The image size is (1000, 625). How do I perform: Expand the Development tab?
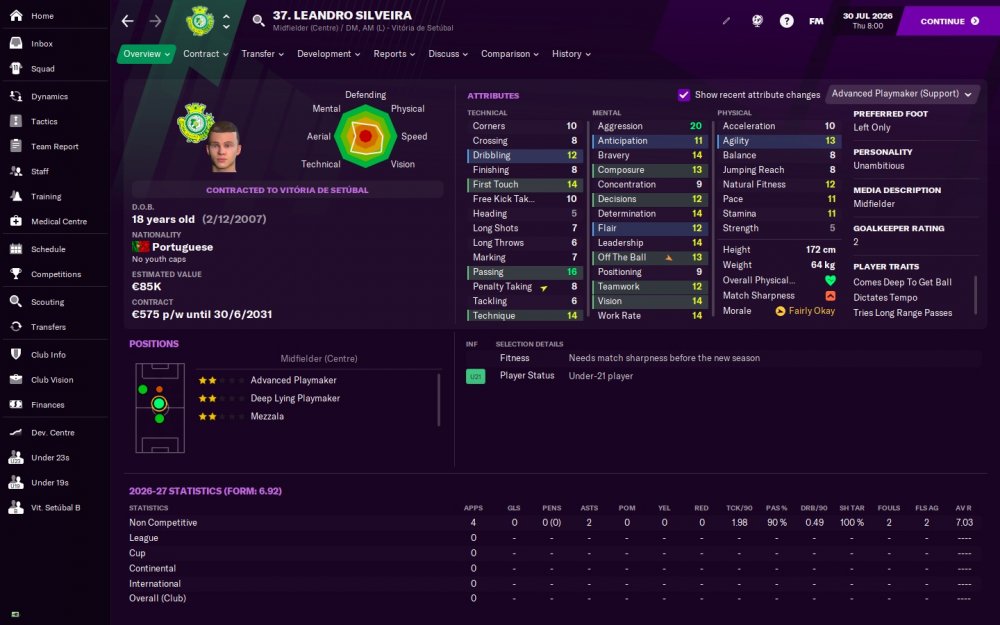[329, 54]
